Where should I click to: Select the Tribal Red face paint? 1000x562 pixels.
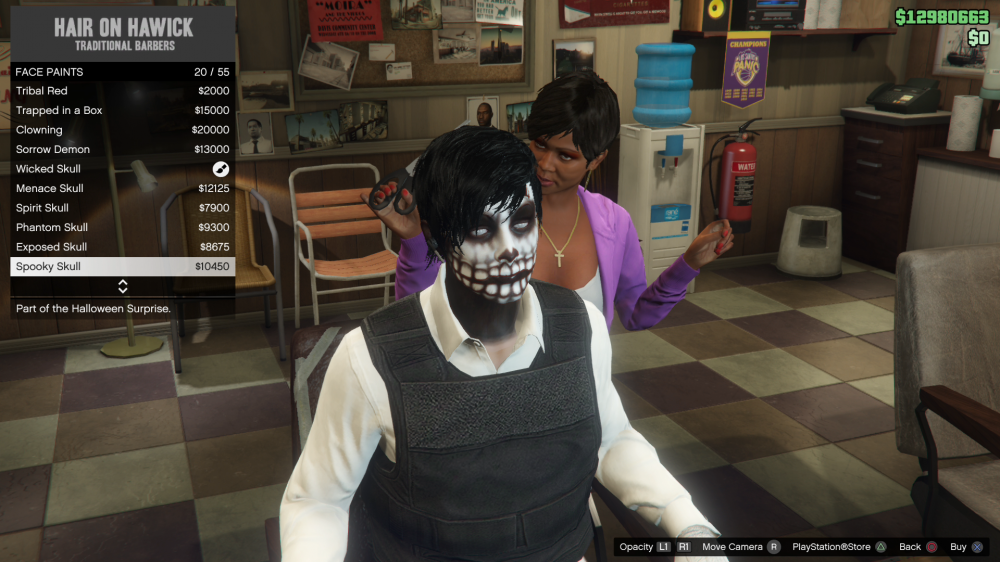pyautogui.click(x=122, y=91)
